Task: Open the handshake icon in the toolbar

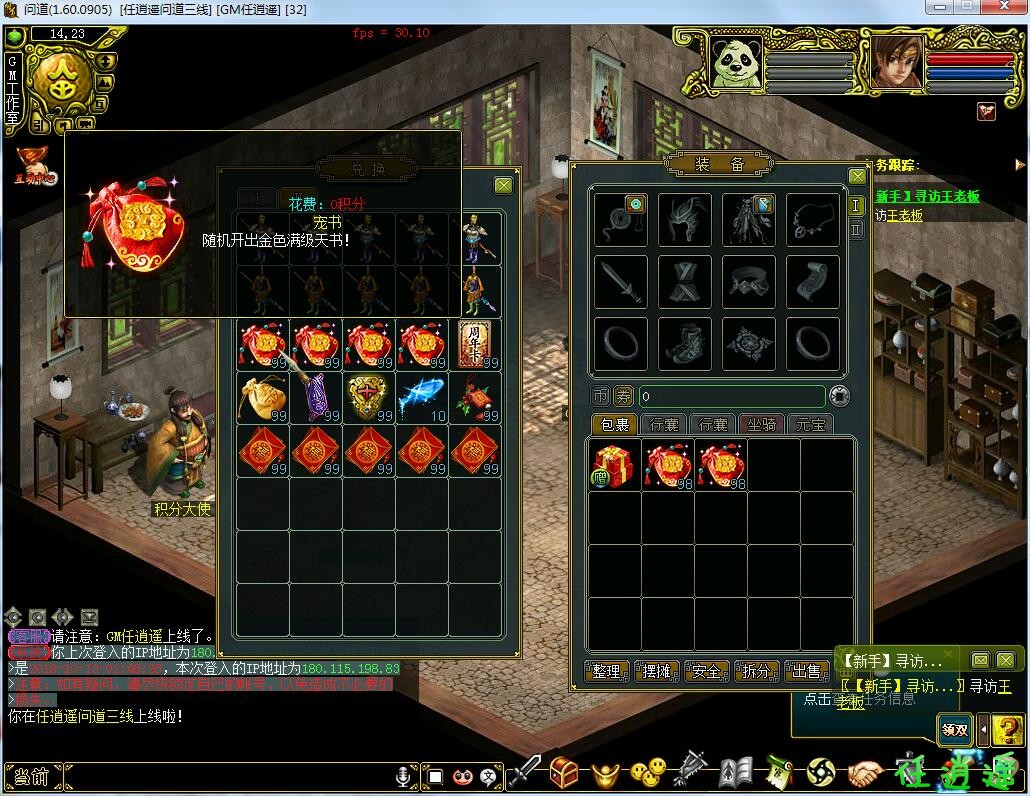Action: [866, 773]
